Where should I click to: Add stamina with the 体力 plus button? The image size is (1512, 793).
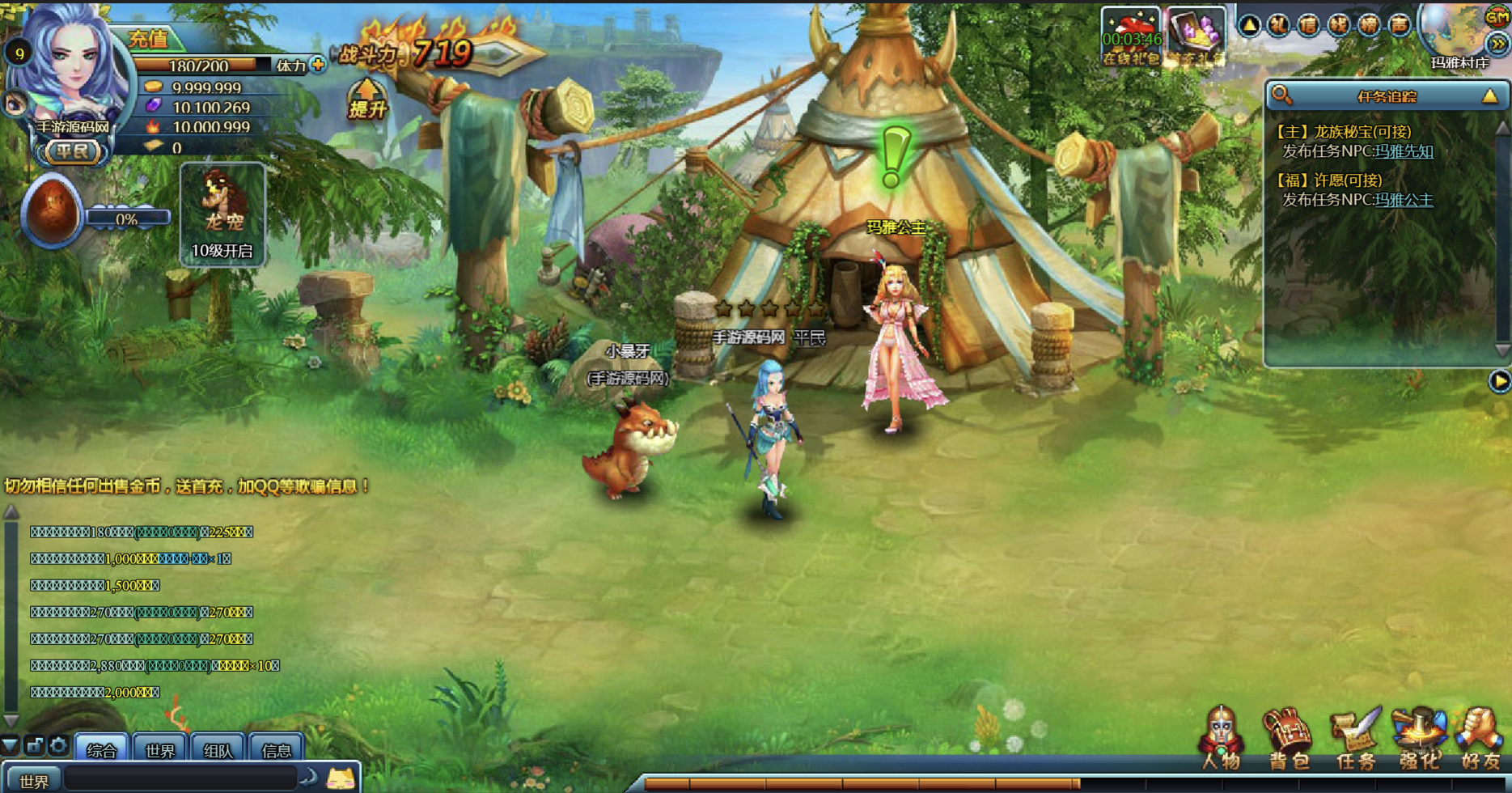click(318, 65)
